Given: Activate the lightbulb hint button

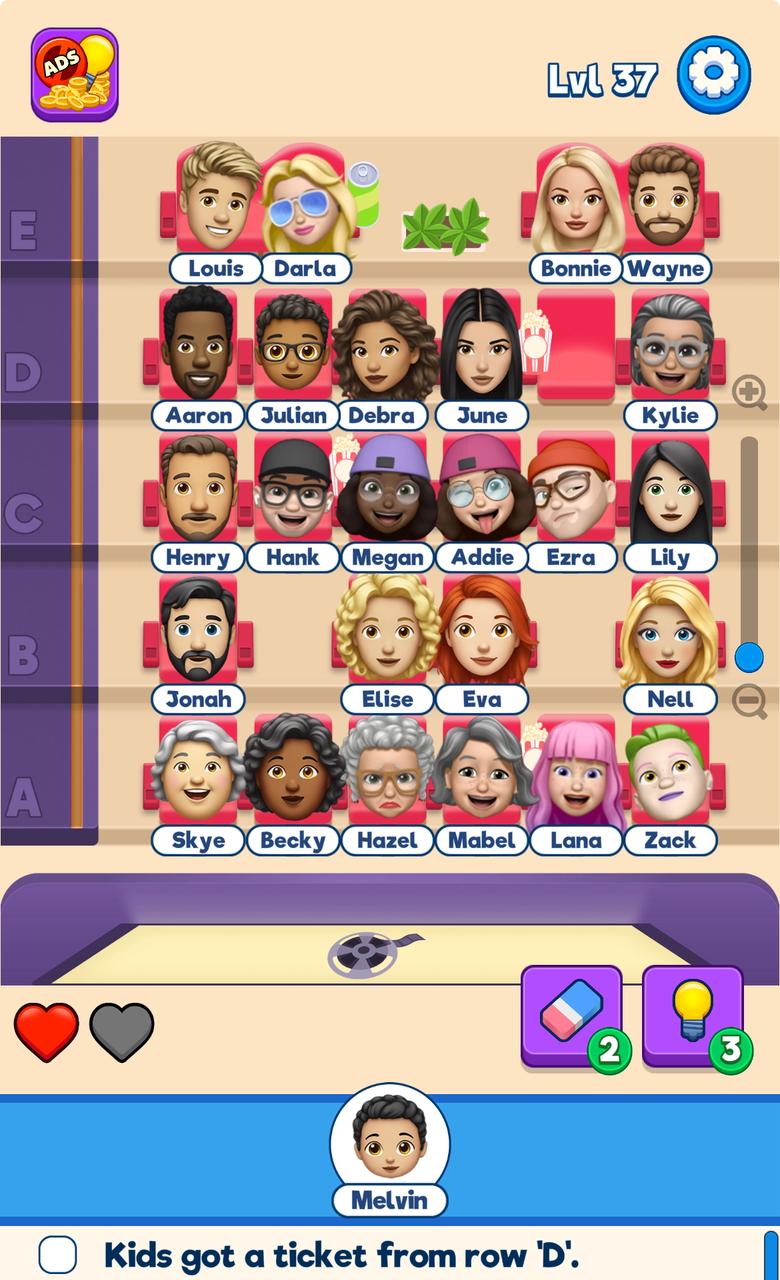Looking at the screenshot, I should click(x=692, y=1014).
